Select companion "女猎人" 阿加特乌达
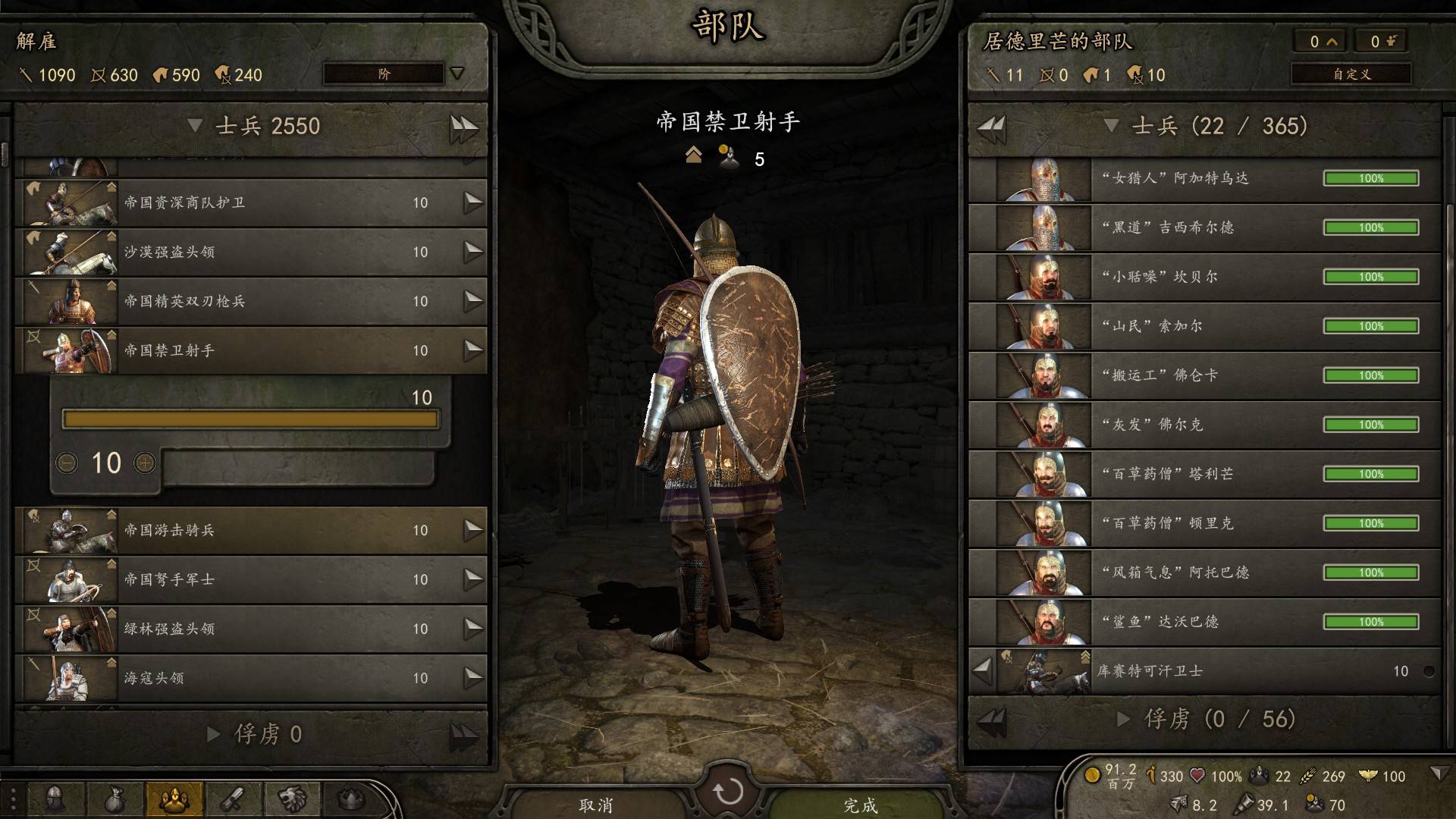The width and height of the screenshot is (1456, 819). coord(1204,179)
